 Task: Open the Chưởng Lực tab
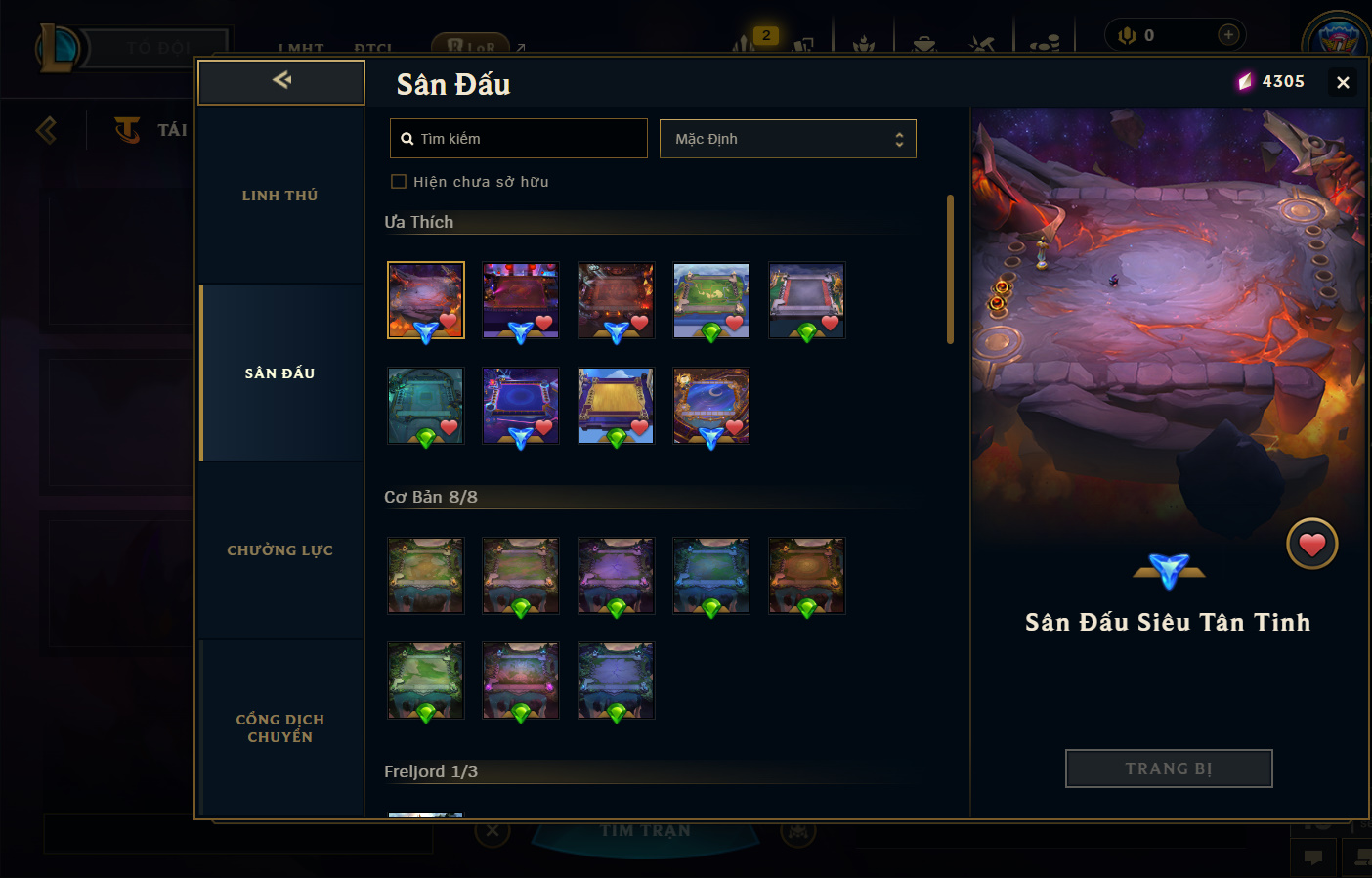280,550
